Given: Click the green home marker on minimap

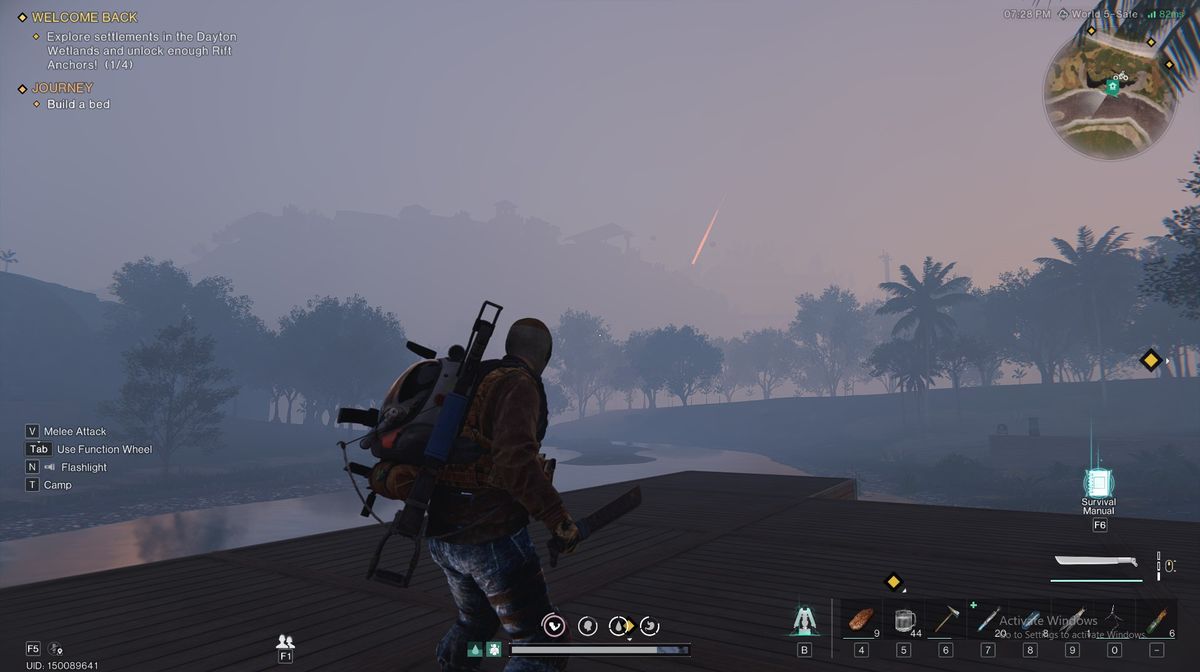Looking at the screenshot, I should (x=1112, y=87).
